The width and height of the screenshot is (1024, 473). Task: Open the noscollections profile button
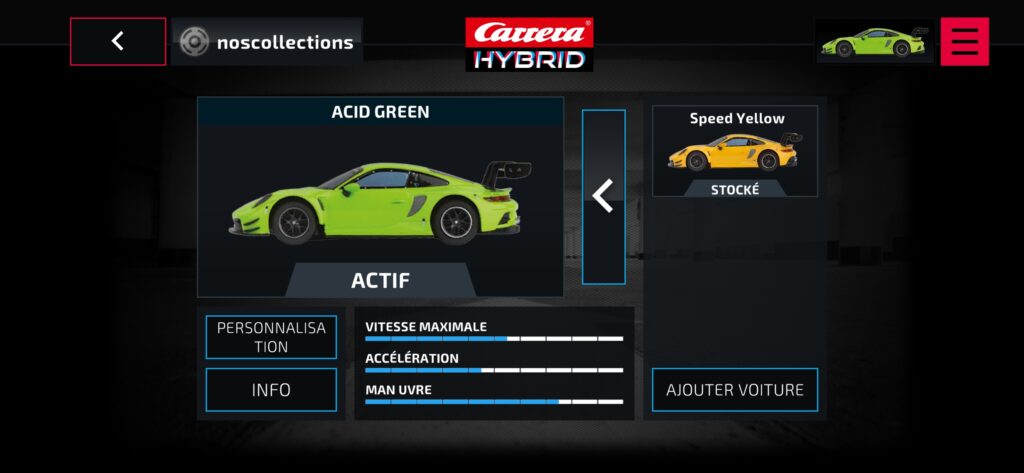pos(267,42)
